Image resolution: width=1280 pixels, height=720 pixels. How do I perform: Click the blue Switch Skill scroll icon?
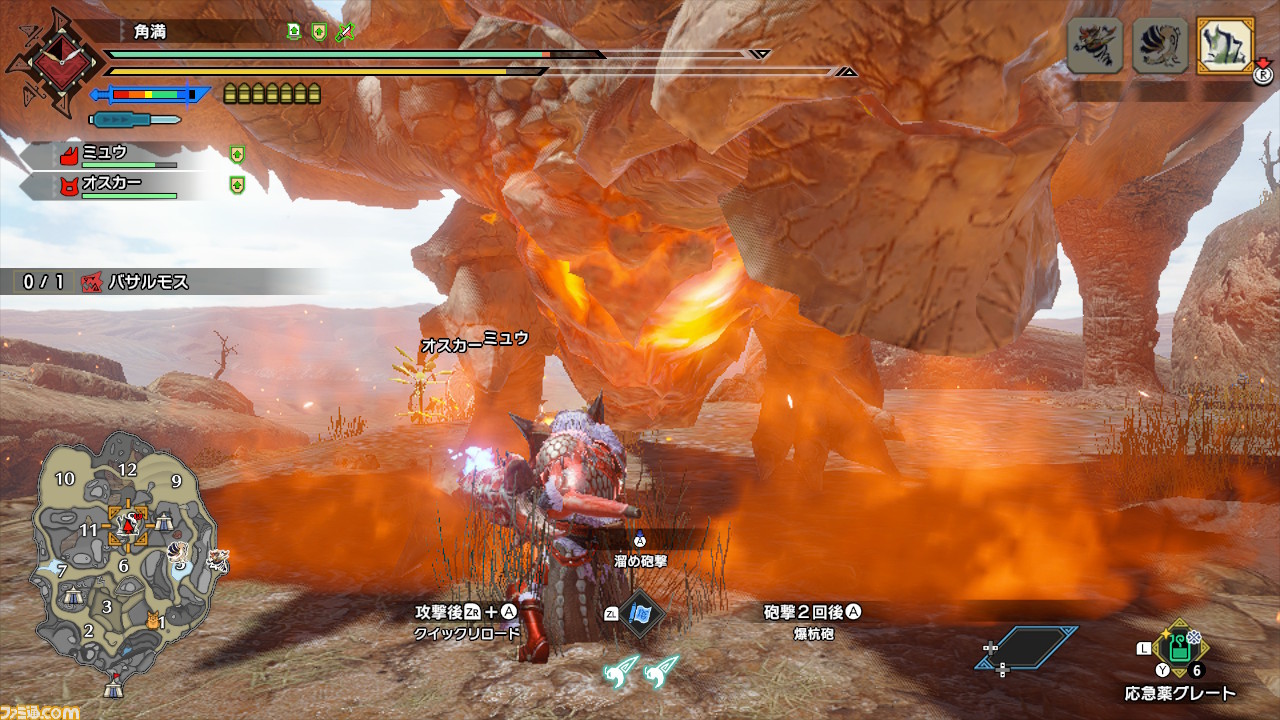[x=639, y=613]
